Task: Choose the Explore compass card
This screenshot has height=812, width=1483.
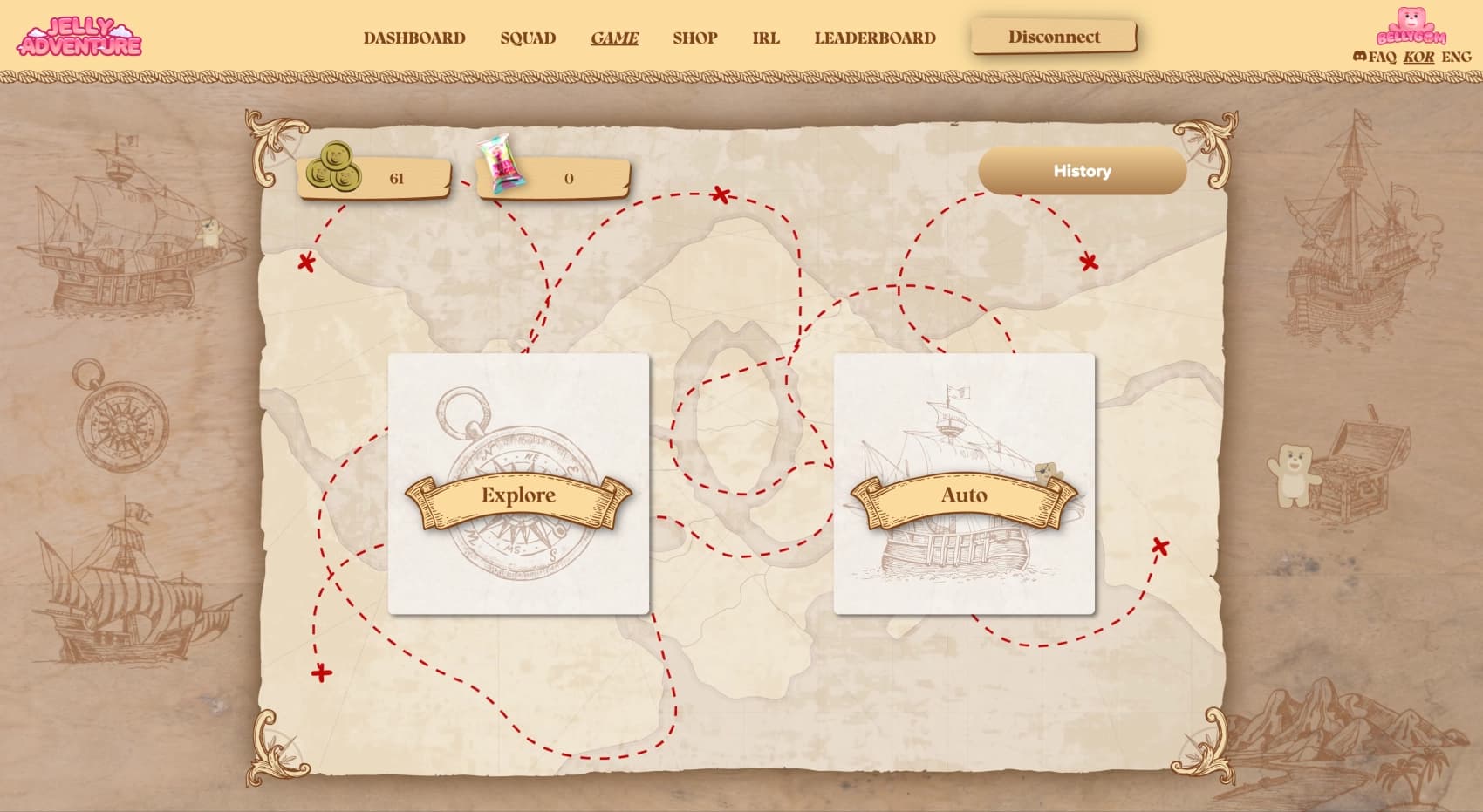Action: 518,484
